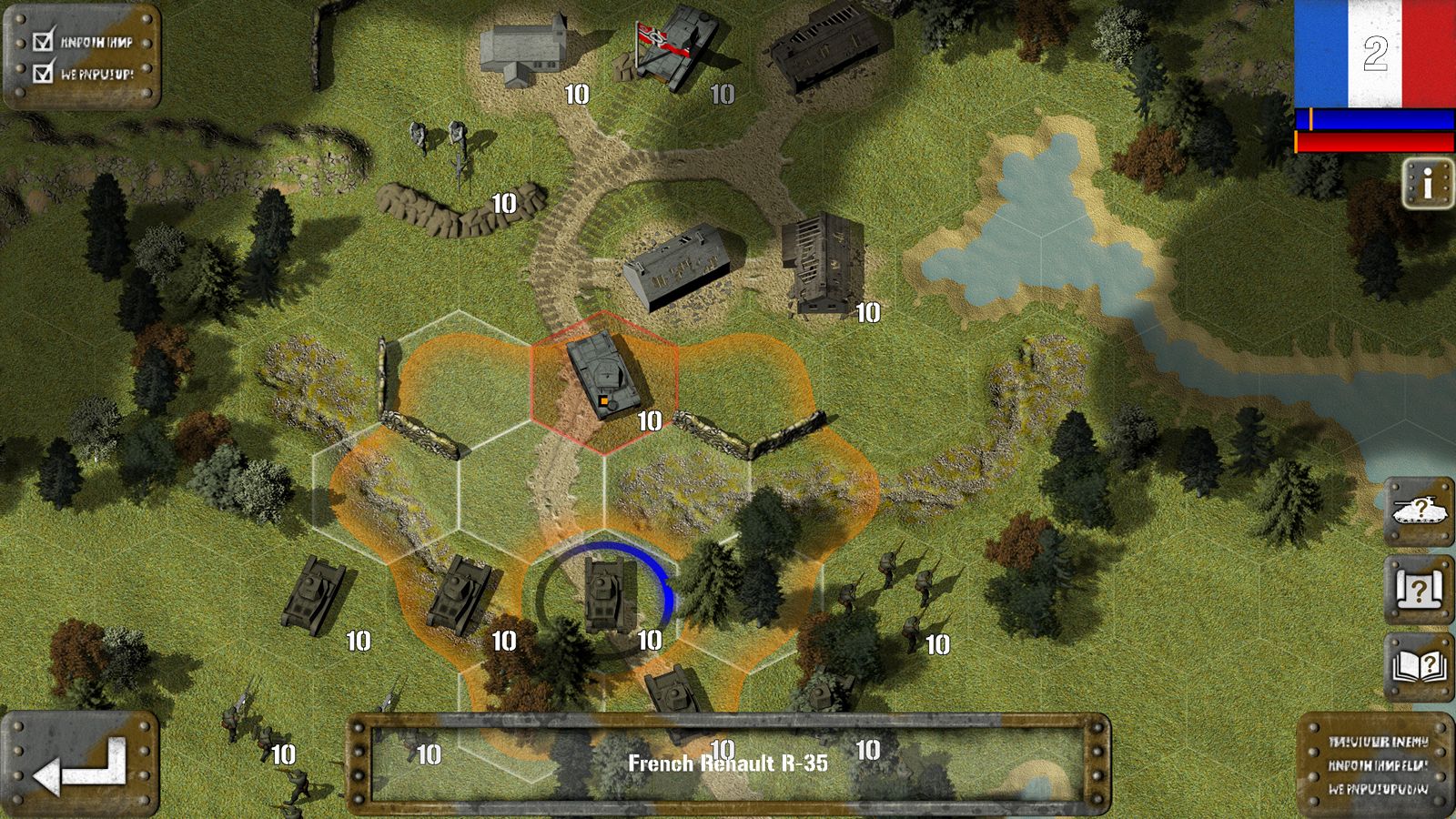Click the French flag turn indicator

pyautogui.click(x=1374, y=55)
